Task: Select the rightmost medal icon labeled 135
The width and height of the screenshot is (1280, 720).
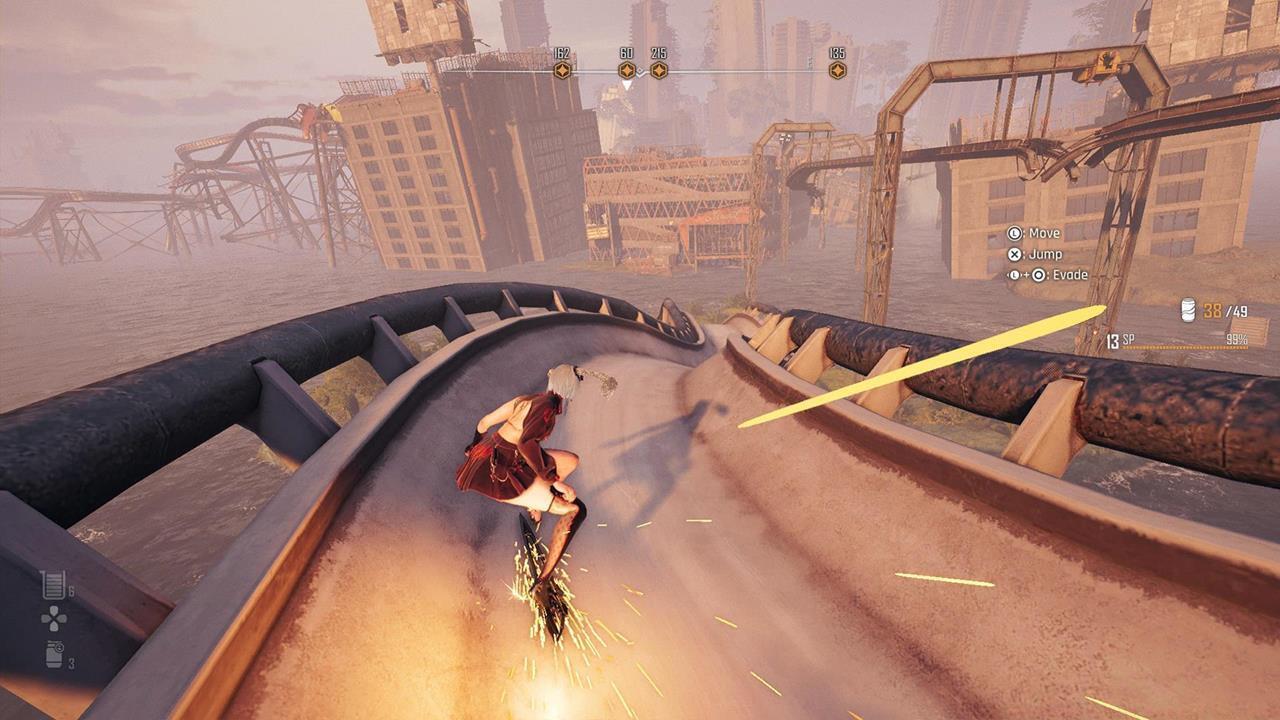Action: tap(837, 69)
